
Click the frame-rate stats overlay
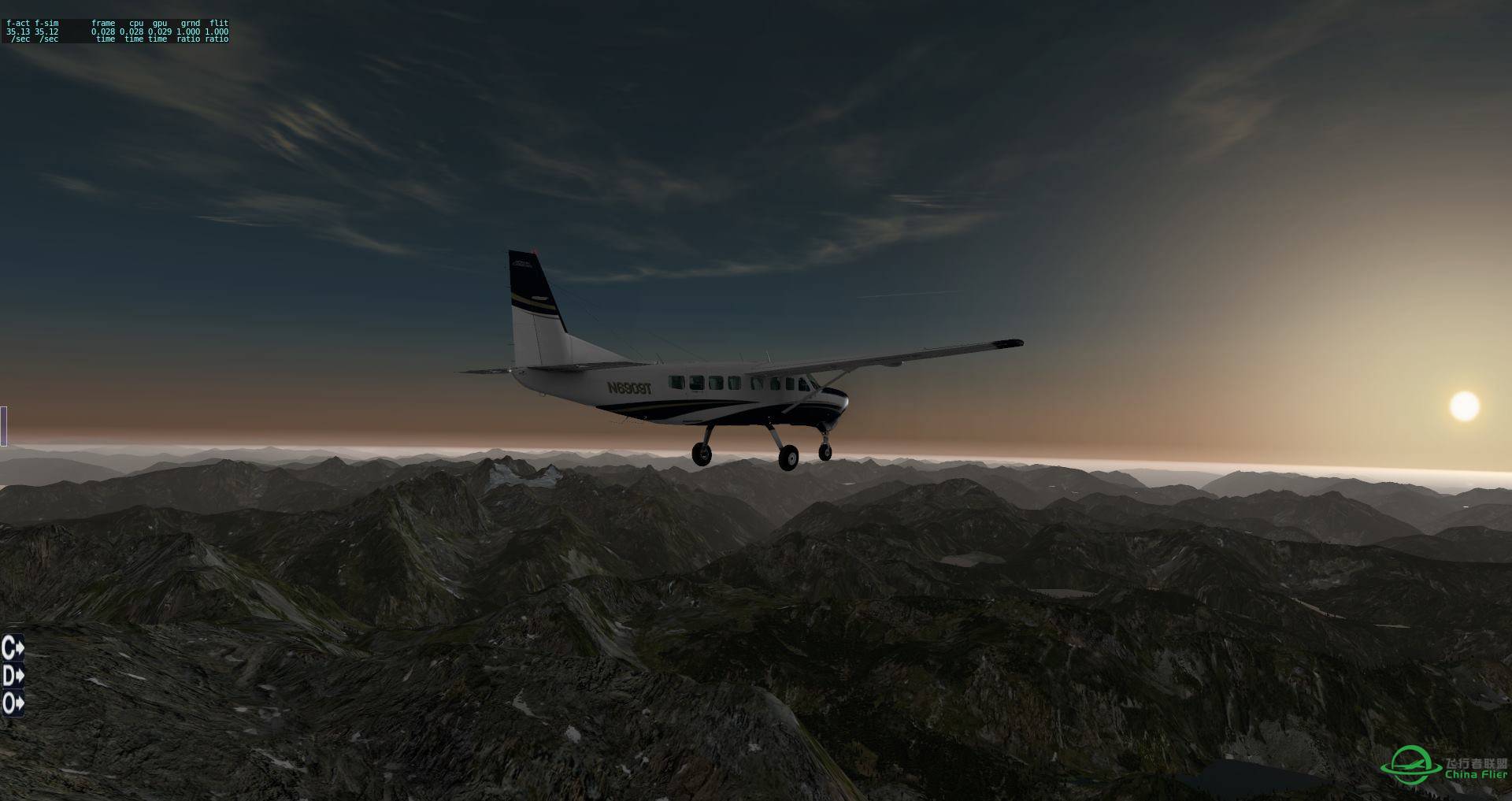pyautogui.click(x=117, y=30)
